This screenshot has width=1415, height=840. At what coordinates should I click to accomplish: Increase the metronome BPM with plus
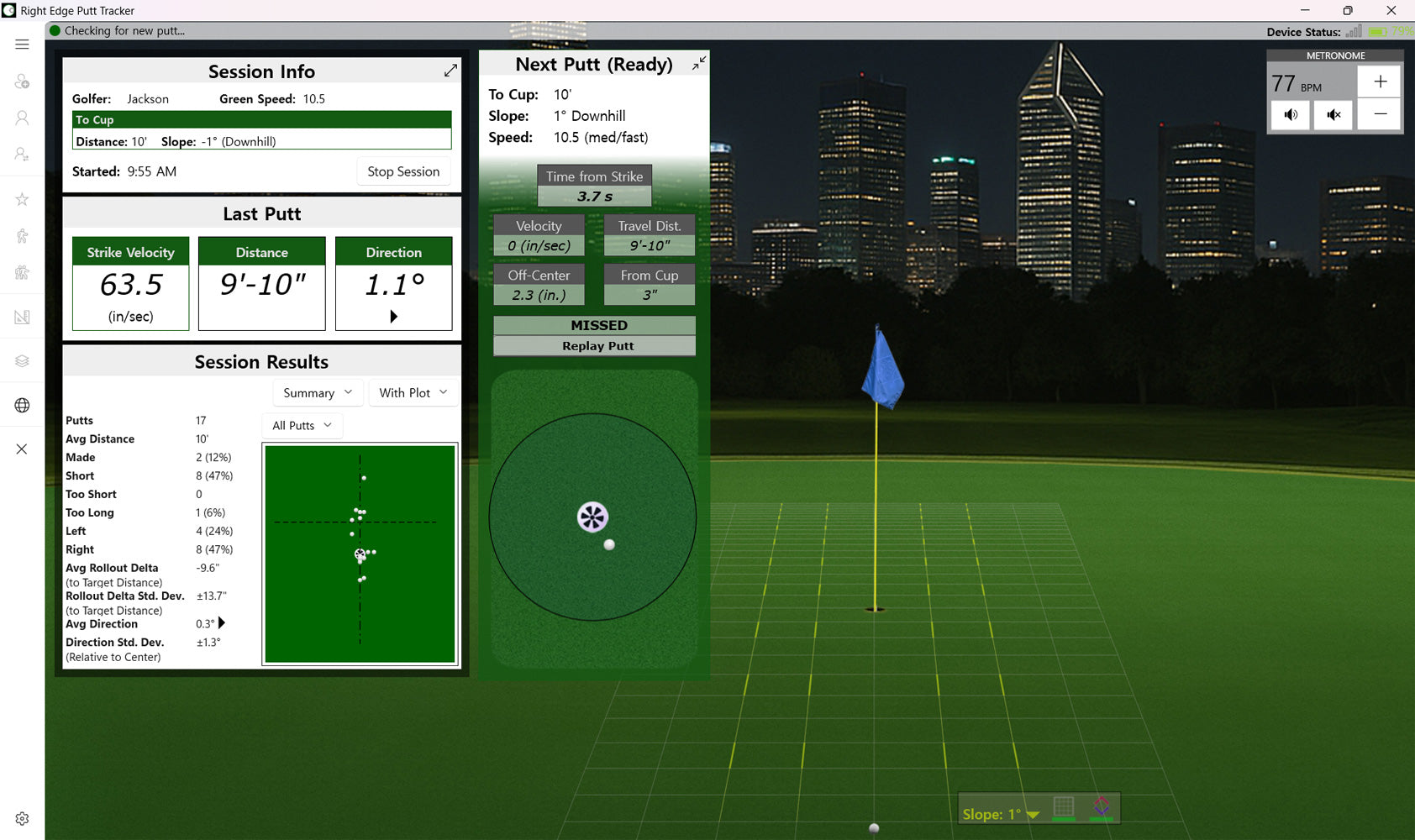[1380, 81]
